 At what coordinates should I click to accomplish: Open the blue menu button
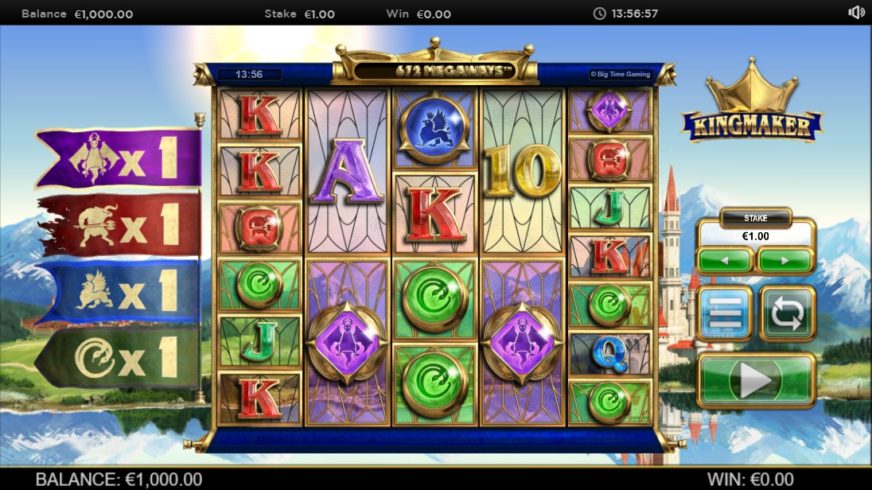(725, 314)
